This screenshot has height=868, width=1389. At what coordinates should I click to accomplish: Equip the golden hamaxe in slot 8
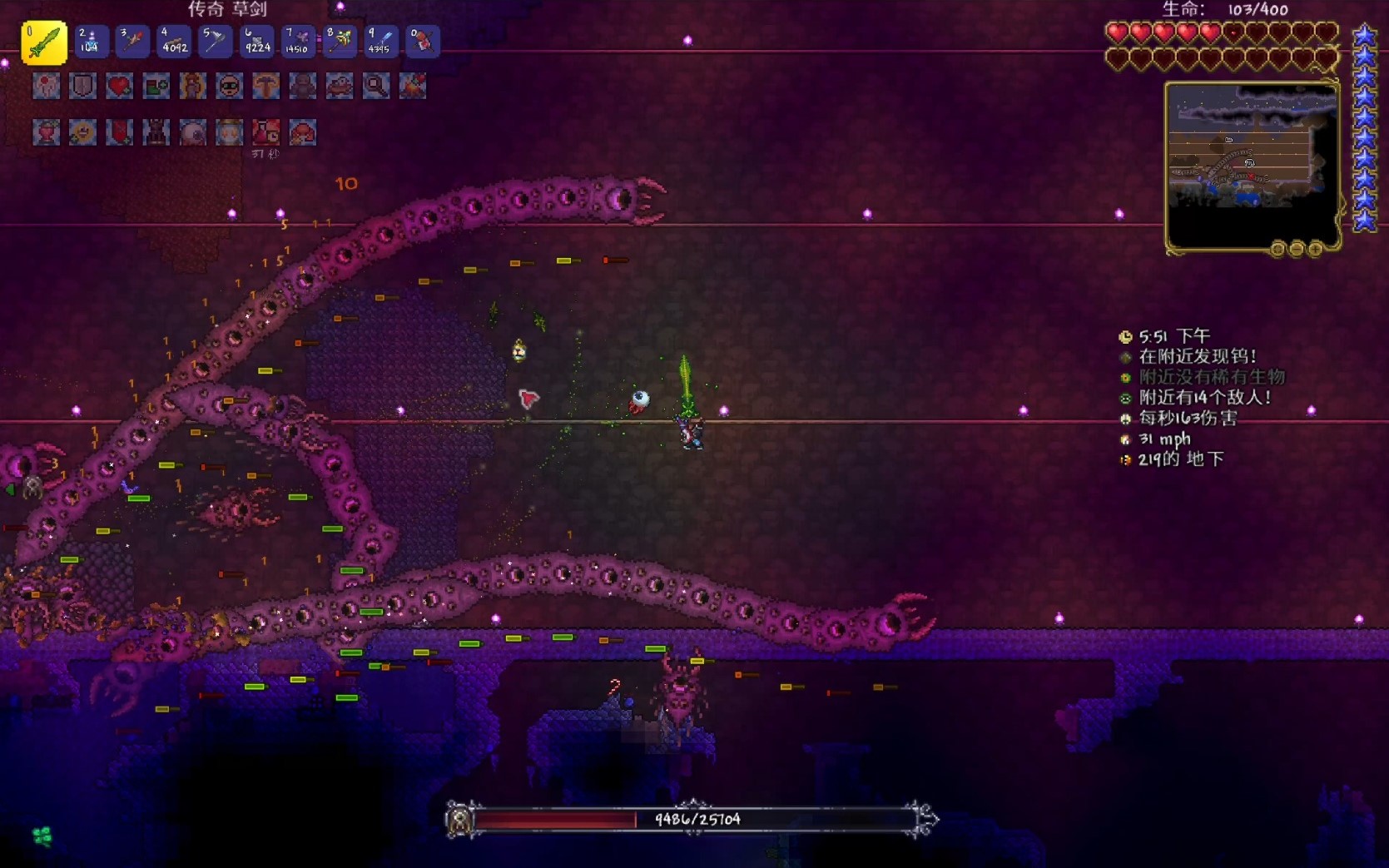pyautogui.click(x=340, y=42)
